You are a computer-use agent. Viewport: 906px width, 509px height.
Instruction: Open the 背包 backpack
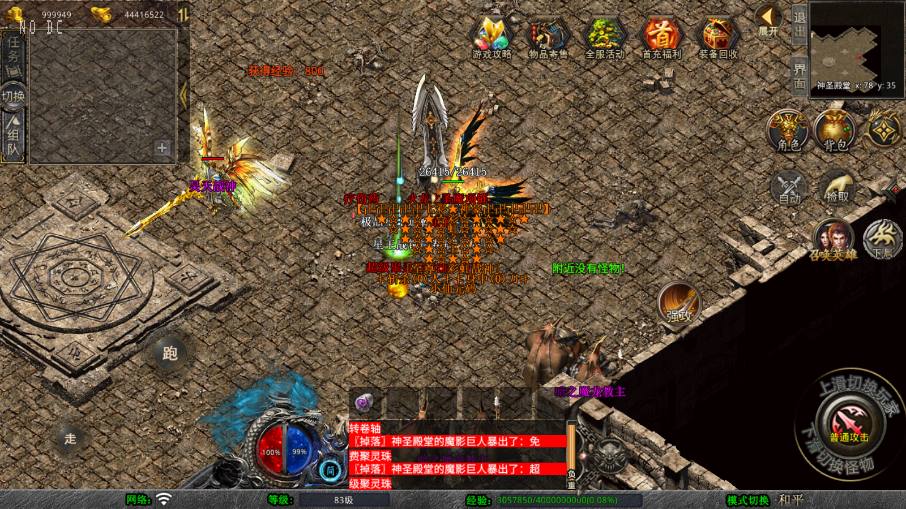(x=835, y=131)
